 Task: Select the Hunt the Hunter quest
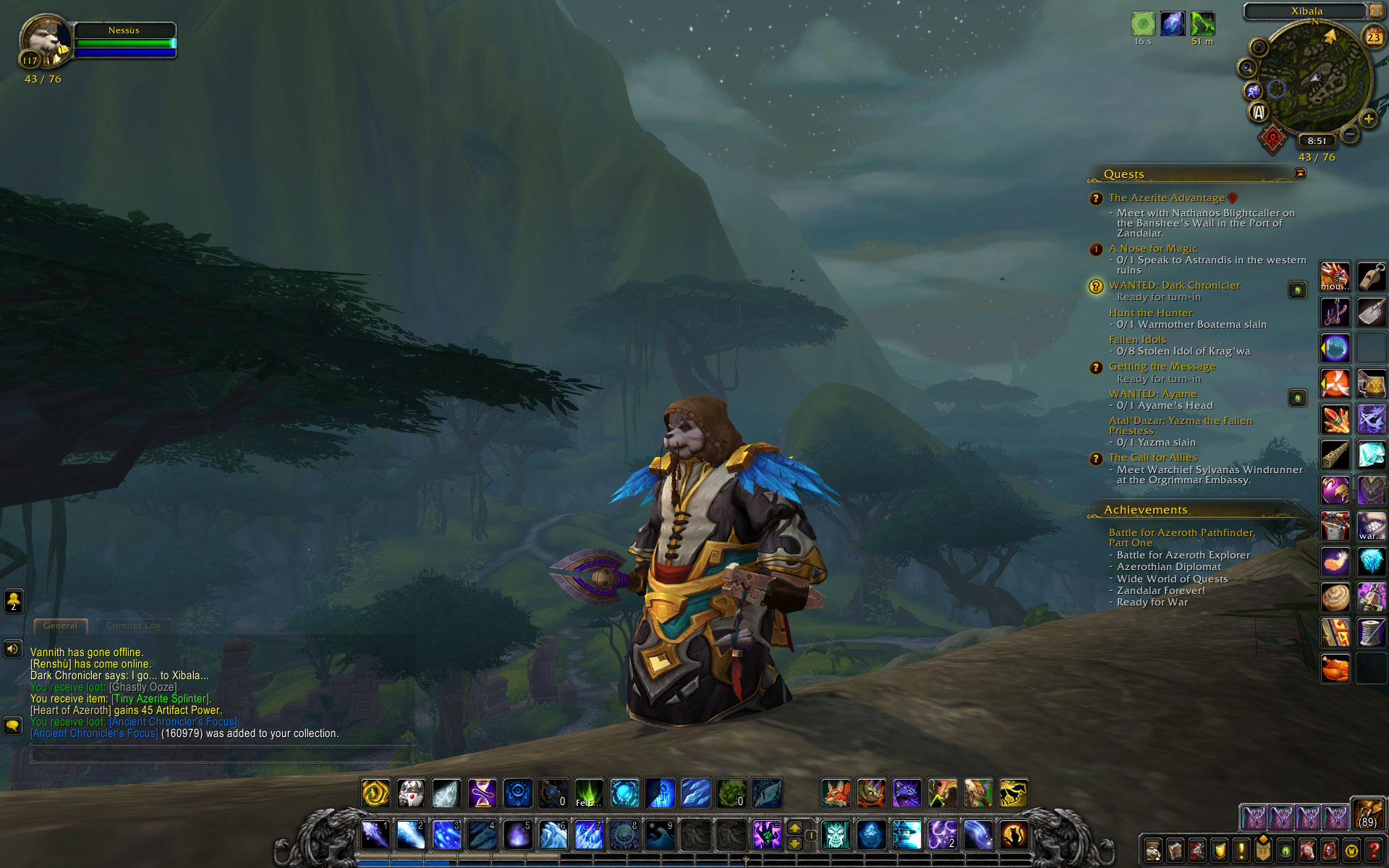[x=1150, y=313]
